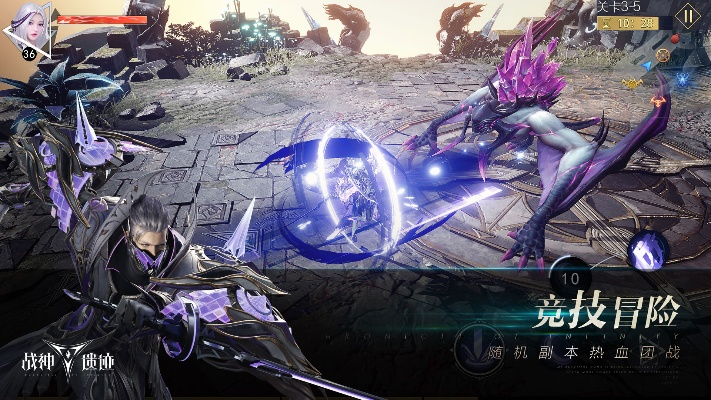Pause the game with the diamond pause button

point(686,16)
